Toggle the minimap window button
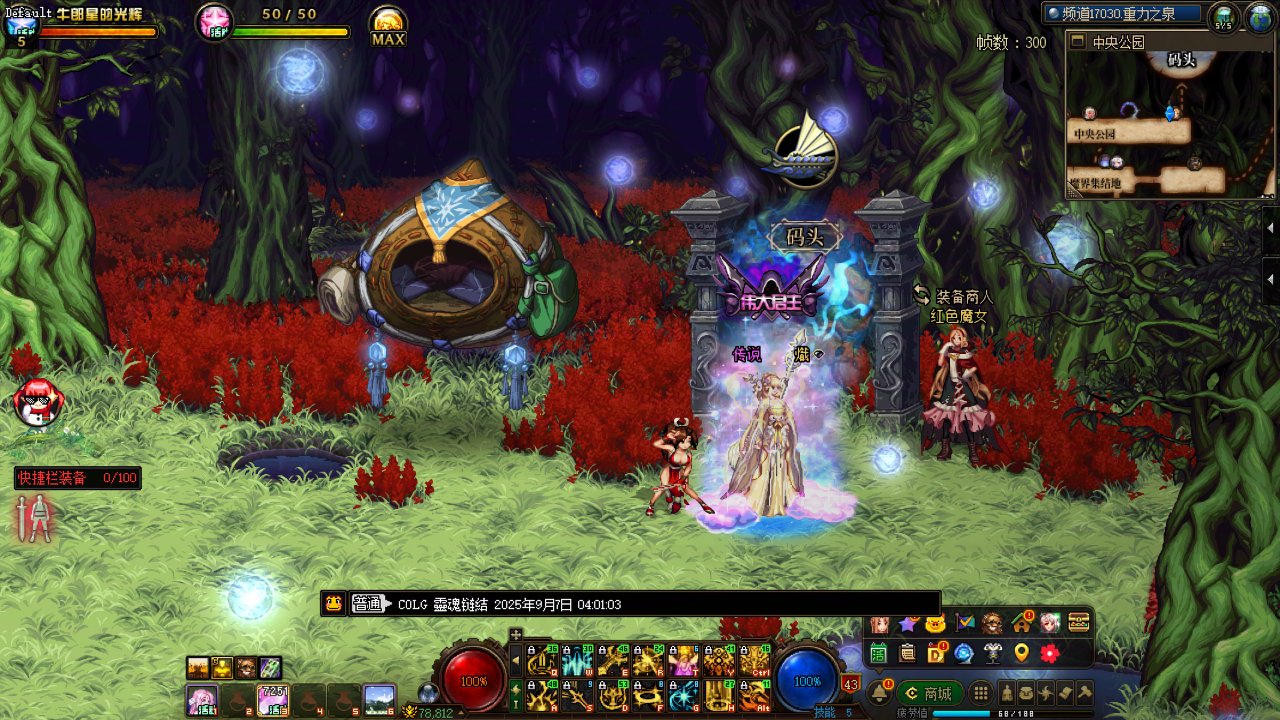This screenshot has height=720, width=1280. [1077, 42]
